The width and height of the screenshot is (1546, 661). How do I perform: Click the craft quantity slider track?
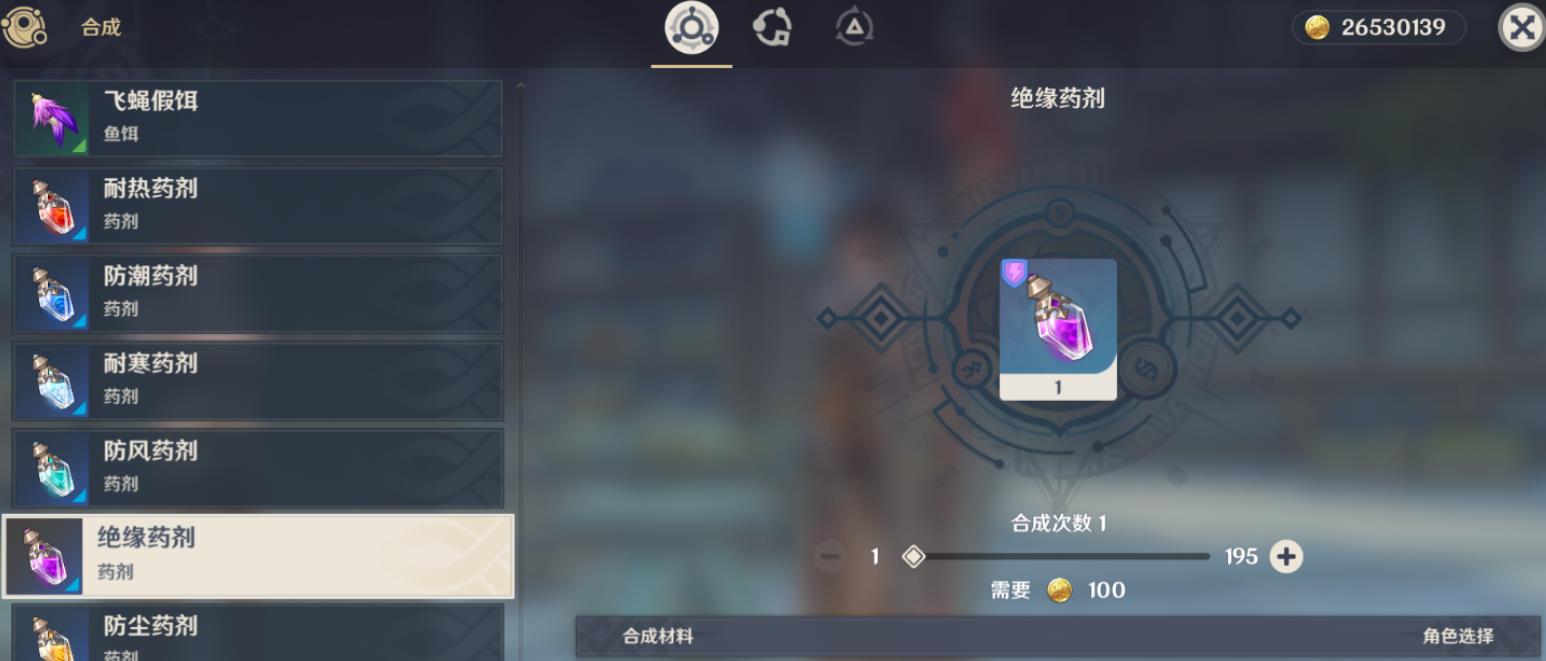[1060, 557]
